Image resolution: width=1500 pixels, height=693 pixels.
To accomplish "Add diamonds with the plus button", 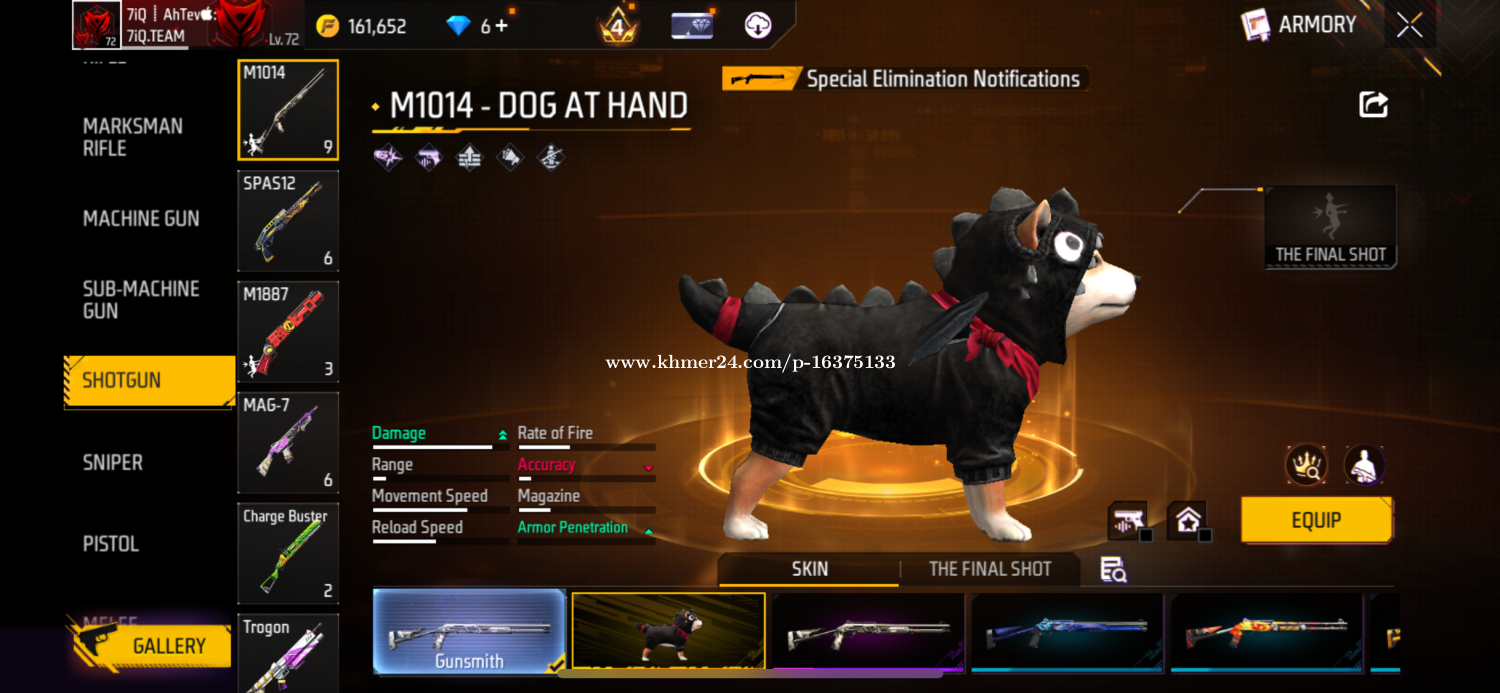I will (x=501, y=26).
